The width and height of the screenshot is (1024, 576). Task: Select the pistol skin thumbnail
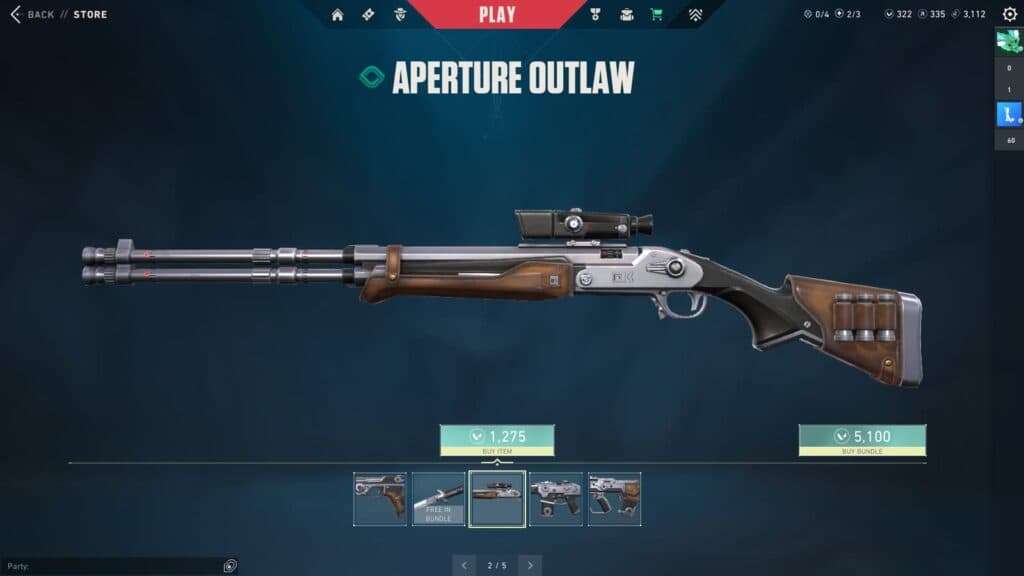380,499
